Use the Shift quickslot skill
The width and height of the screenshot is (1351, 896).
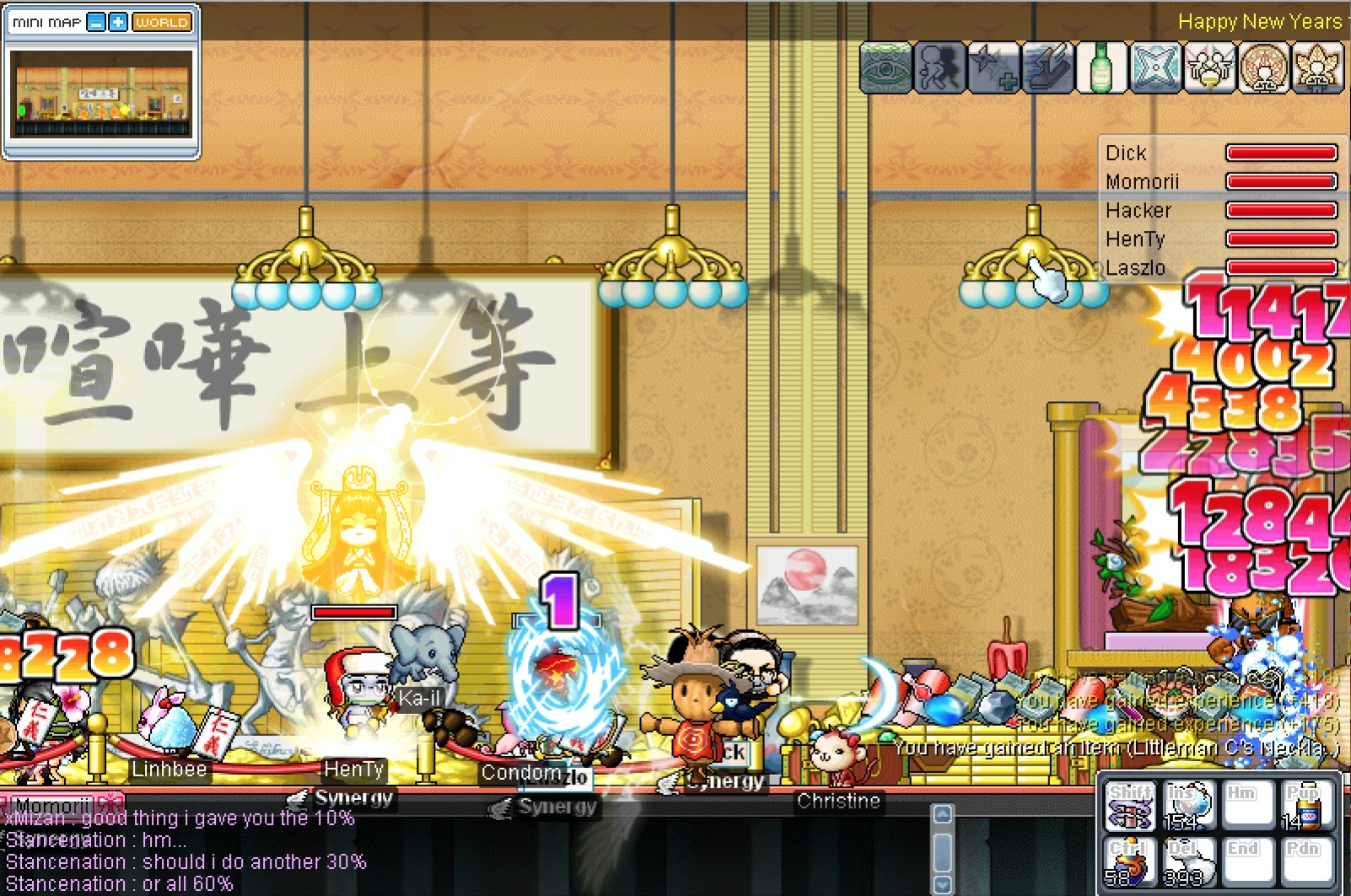[1130, 807]
